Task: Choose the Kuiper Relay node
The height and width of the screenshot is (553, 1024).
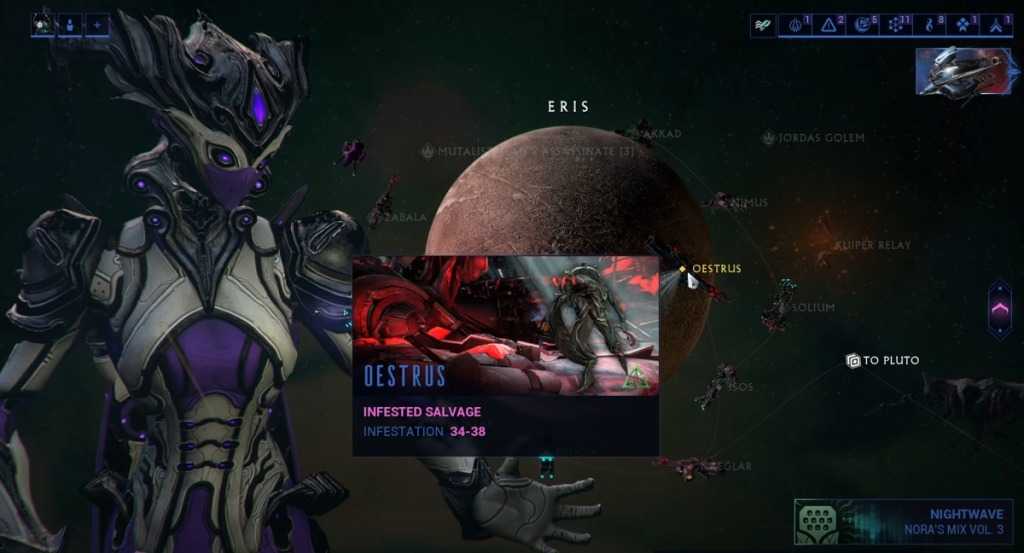Action: coord(872,245)
